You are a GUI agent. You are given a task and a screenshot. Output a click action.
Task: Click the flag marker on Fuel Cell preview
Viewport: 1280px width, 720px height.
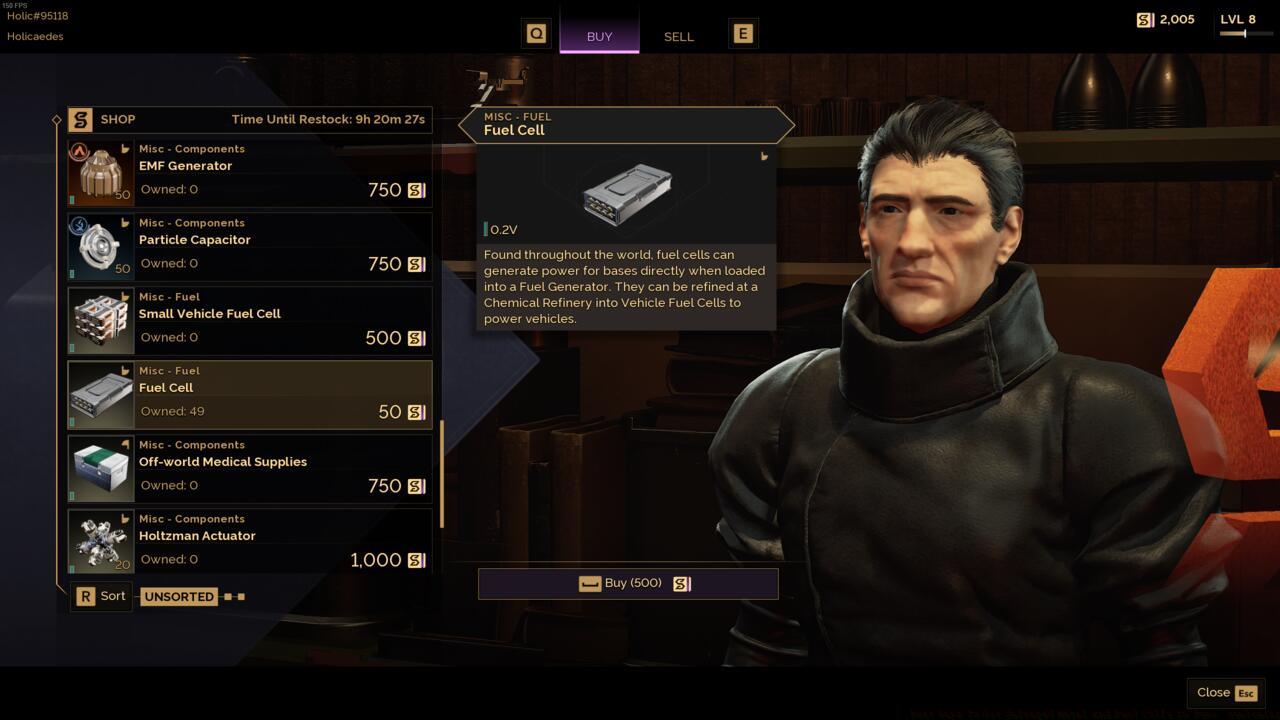pos(764,158)
